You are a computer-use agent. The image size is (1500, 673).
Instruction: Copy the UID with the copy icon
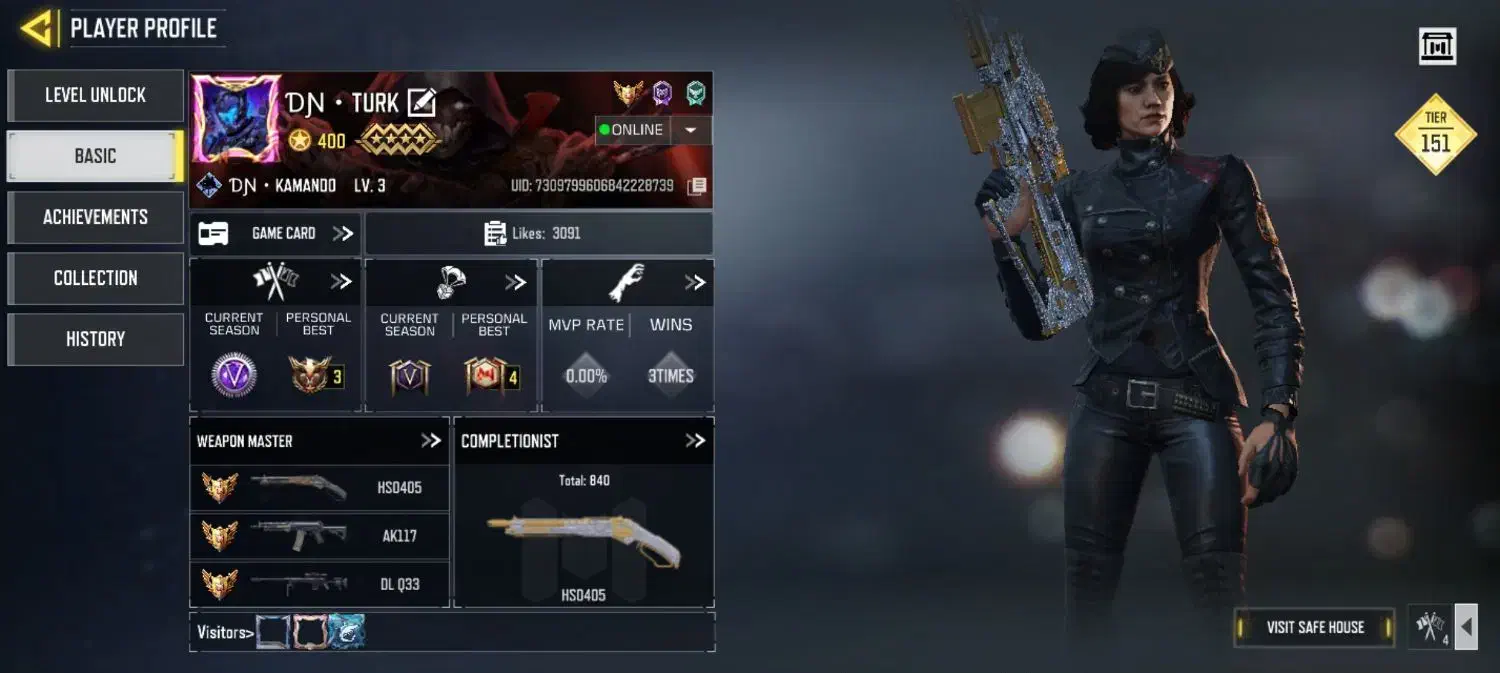pyautogui.click(x=697, y=186)
